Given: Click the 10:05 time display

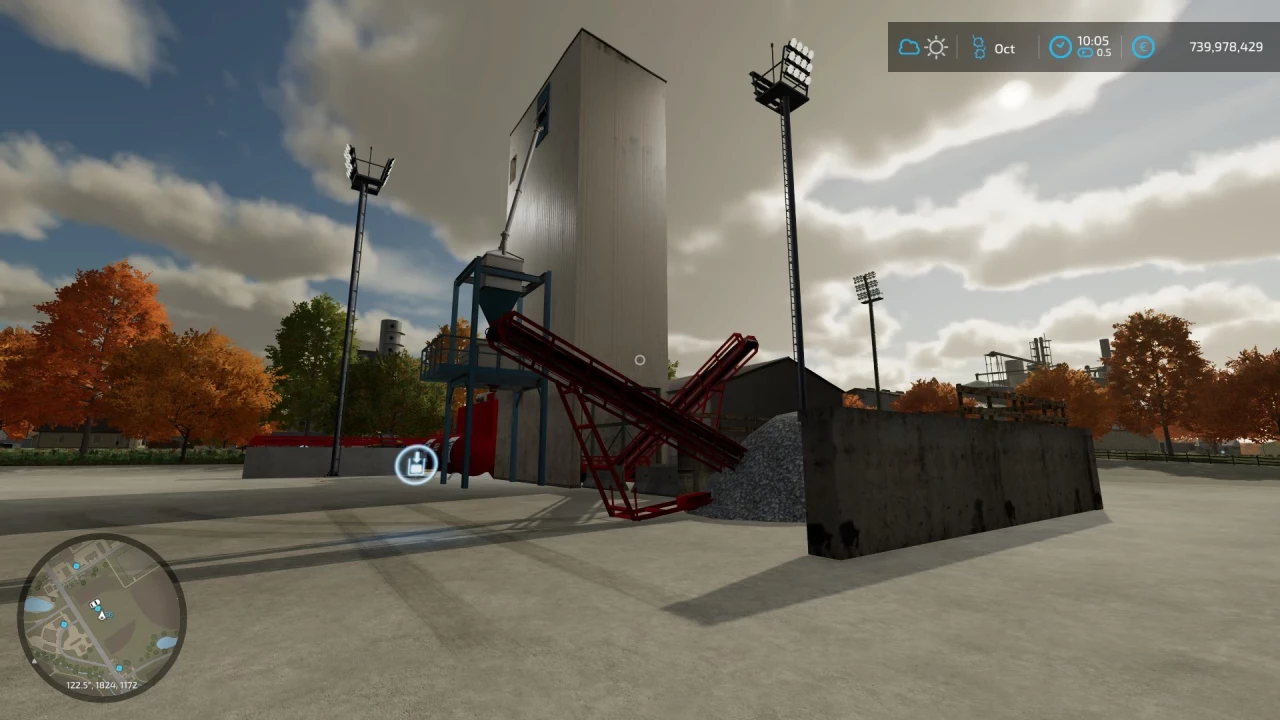Looking at the screenshot, I should pyautogui.click(x=1093, y=40).
